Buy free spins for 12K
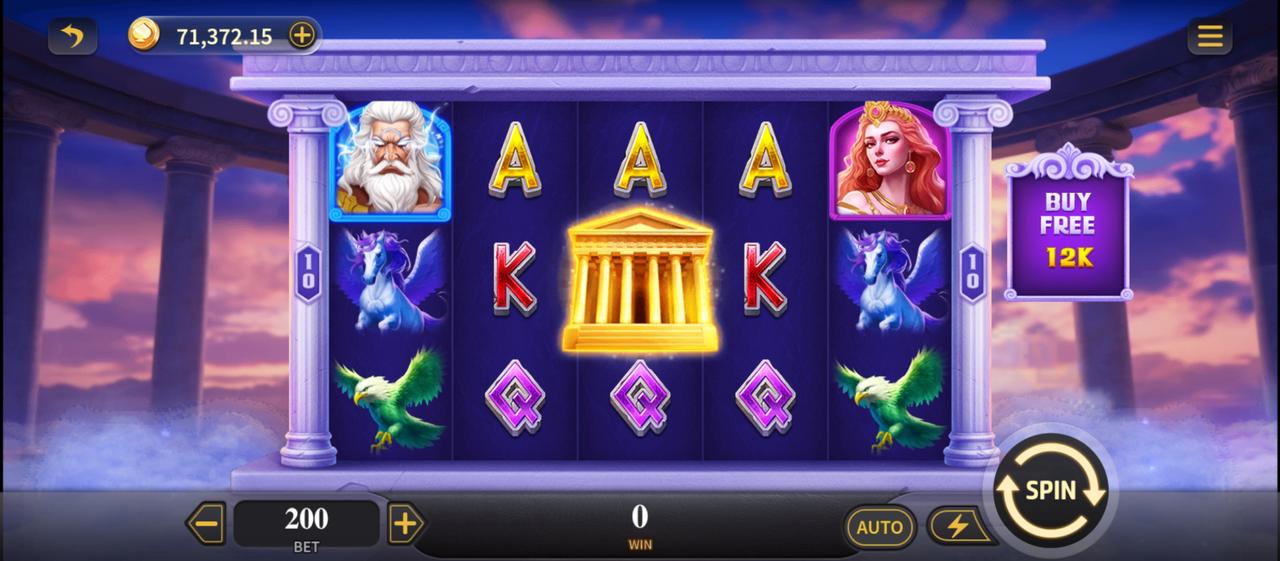Image resolution: width=1280 pixels, height=561 pixels. (1068, 229)
